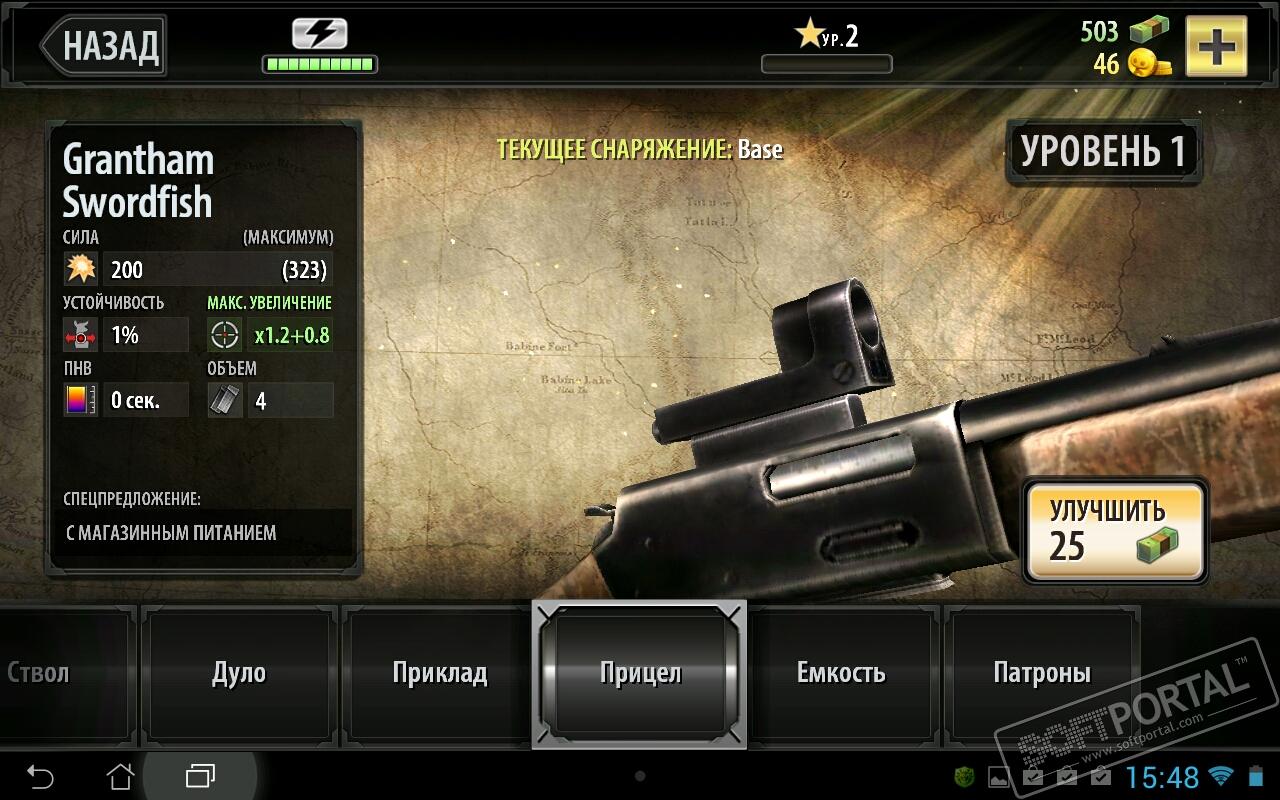The height and width of the screenshot is (800, 1280).
Task: Click the lightning bolt energy icon
Action: pos(319,34)
